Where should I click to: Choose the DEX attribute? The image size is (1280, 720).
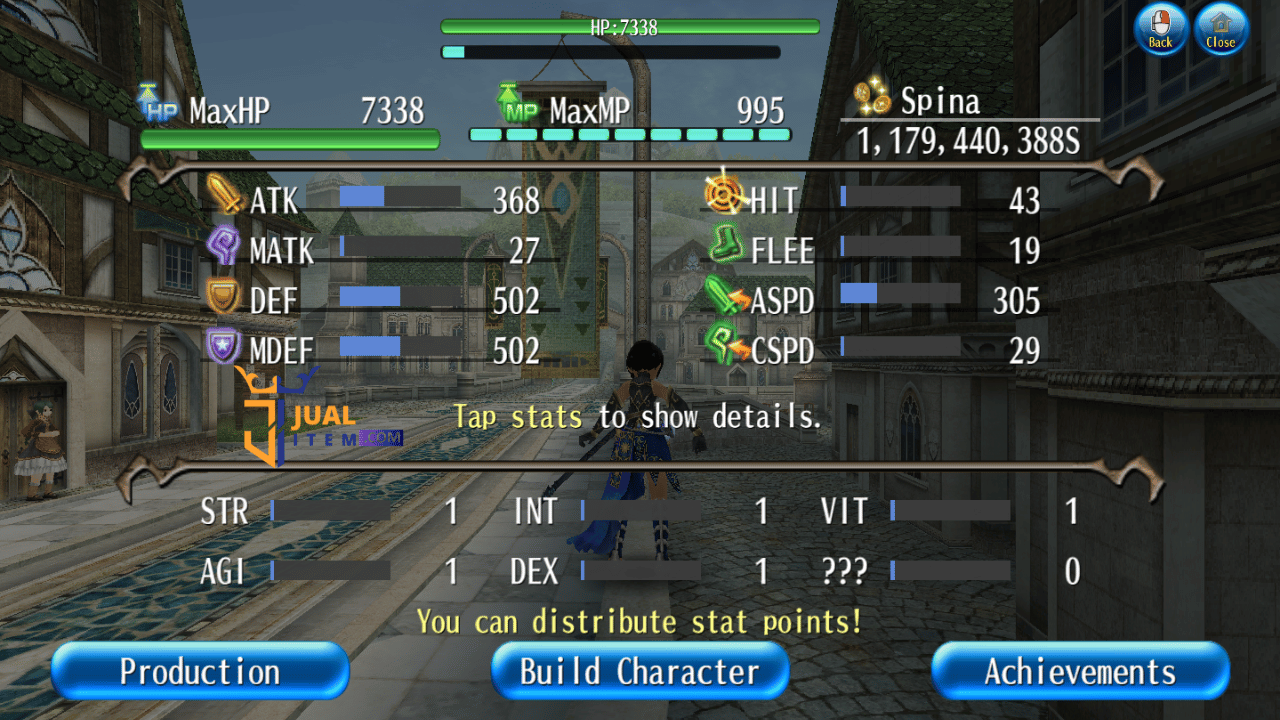[x=640, y=571]
